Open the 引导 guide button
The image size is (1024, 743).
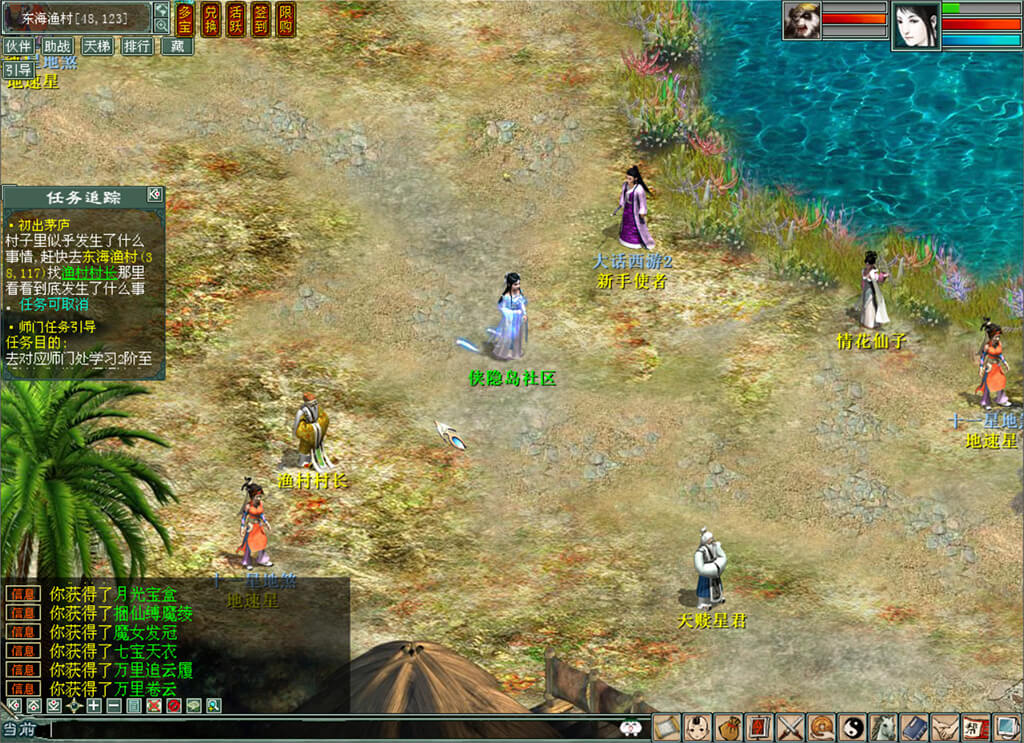18,69
